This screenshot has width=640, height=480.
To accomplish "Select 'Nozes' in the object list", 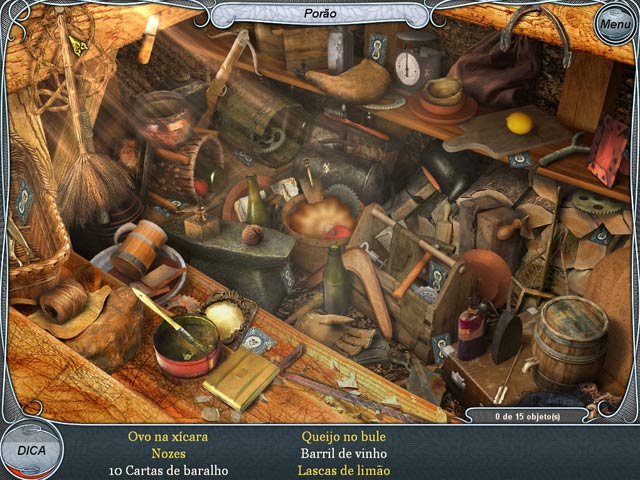I will (x=169, y=454).
